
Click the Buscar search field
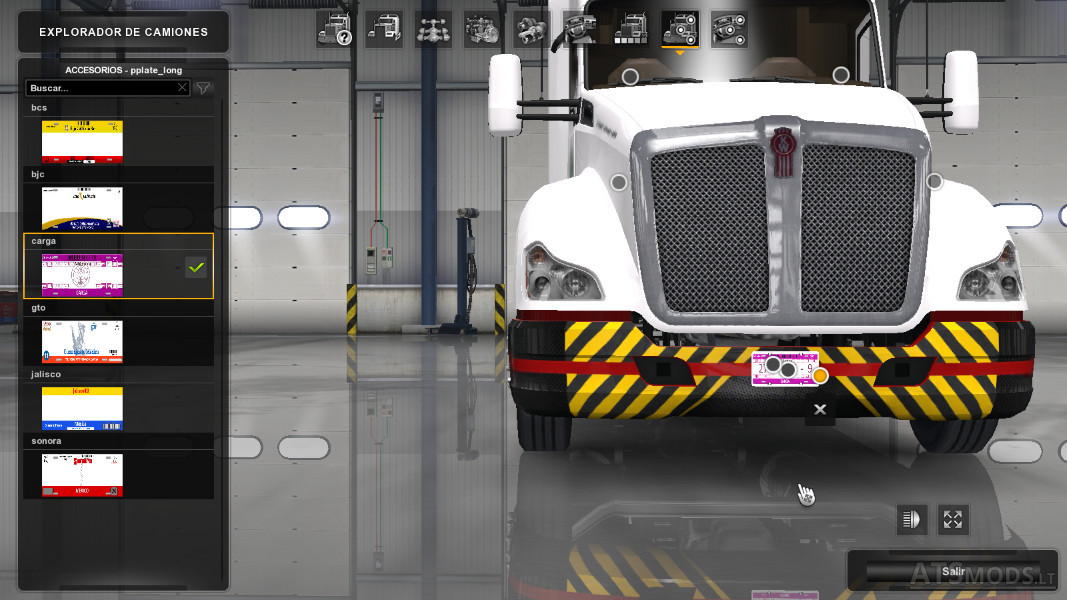100,88
